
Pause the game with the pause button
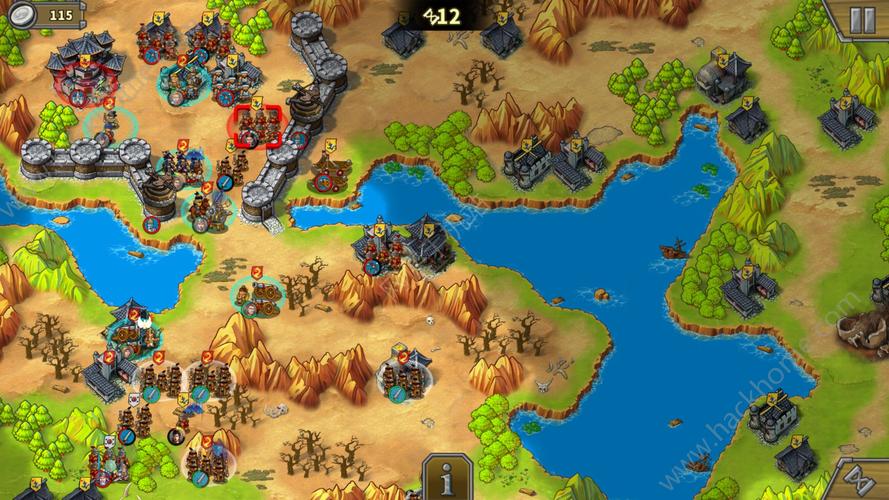[x=860, y=19]
